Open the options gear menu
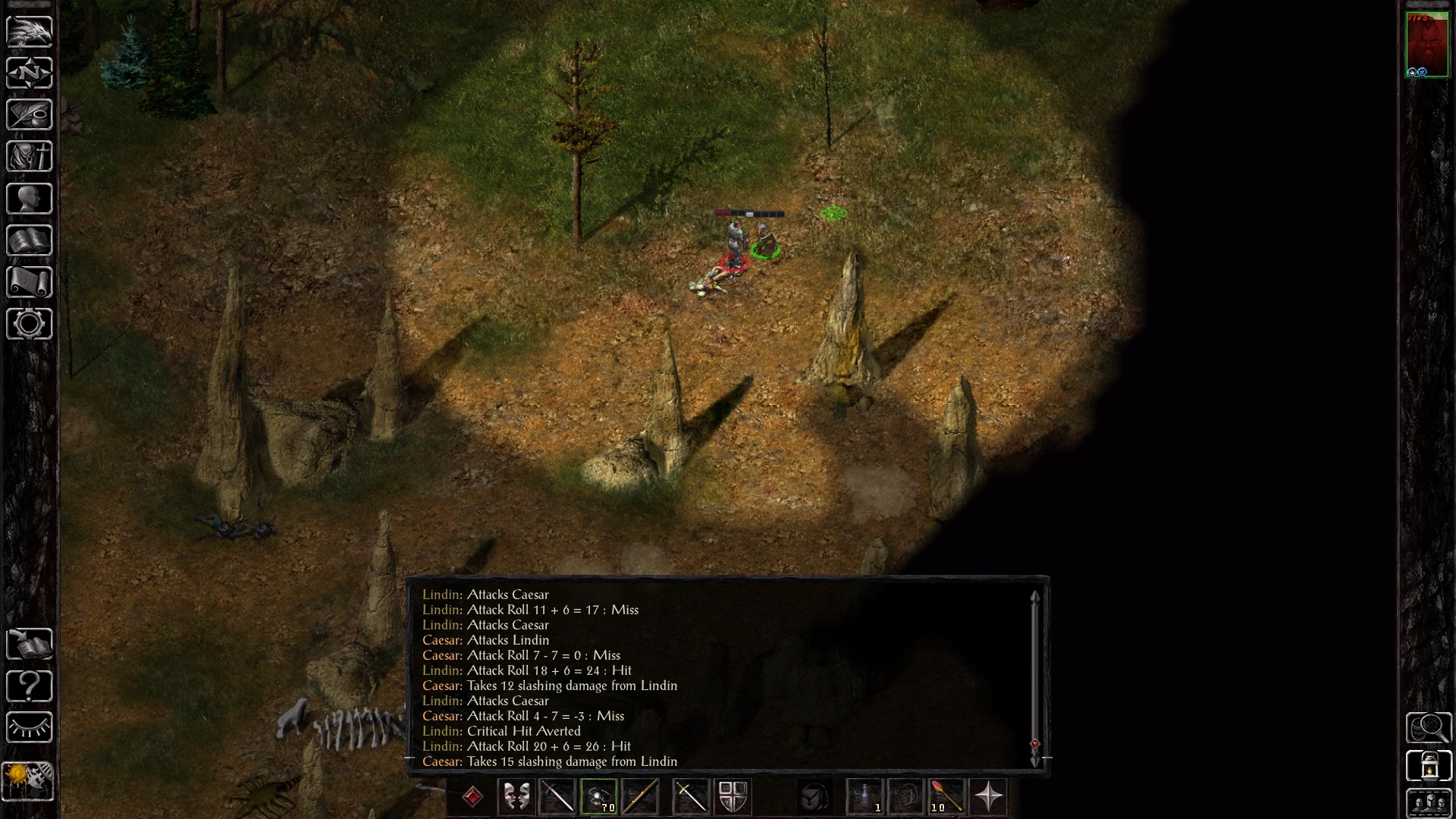This screenshot has width=1456, height=819. (29, 324)
